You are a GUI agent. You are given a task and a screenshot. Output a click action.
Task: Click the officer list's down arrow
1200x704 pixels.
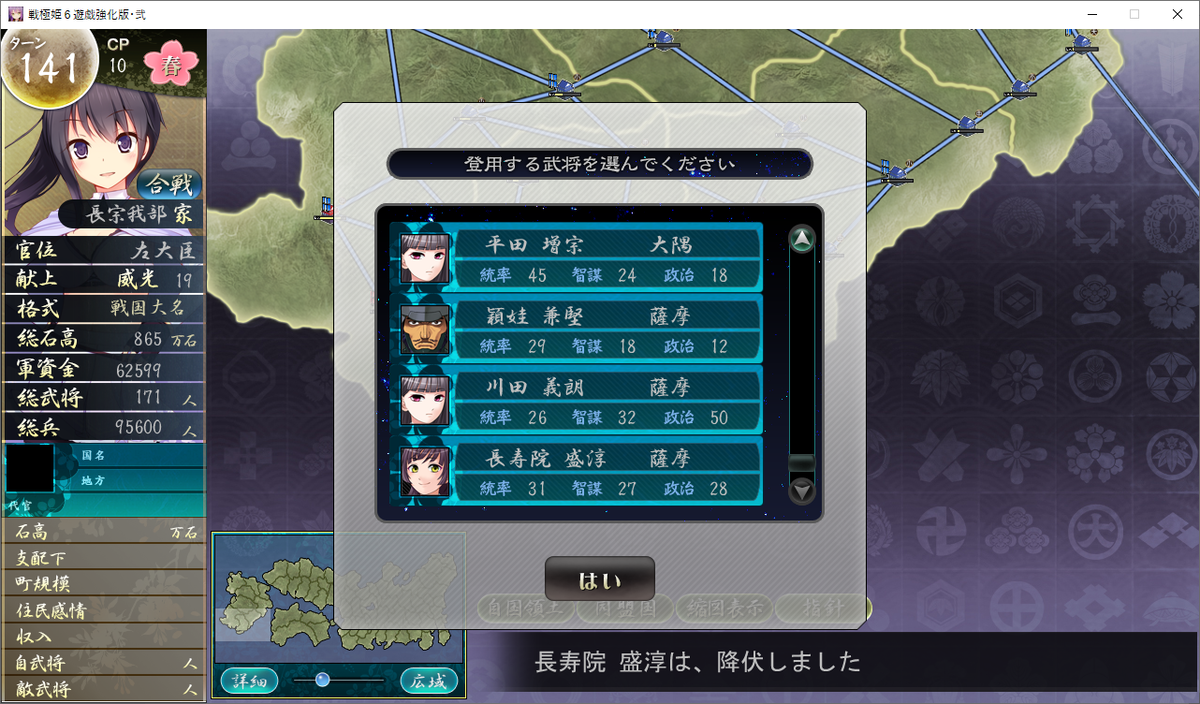click(802, 491)
